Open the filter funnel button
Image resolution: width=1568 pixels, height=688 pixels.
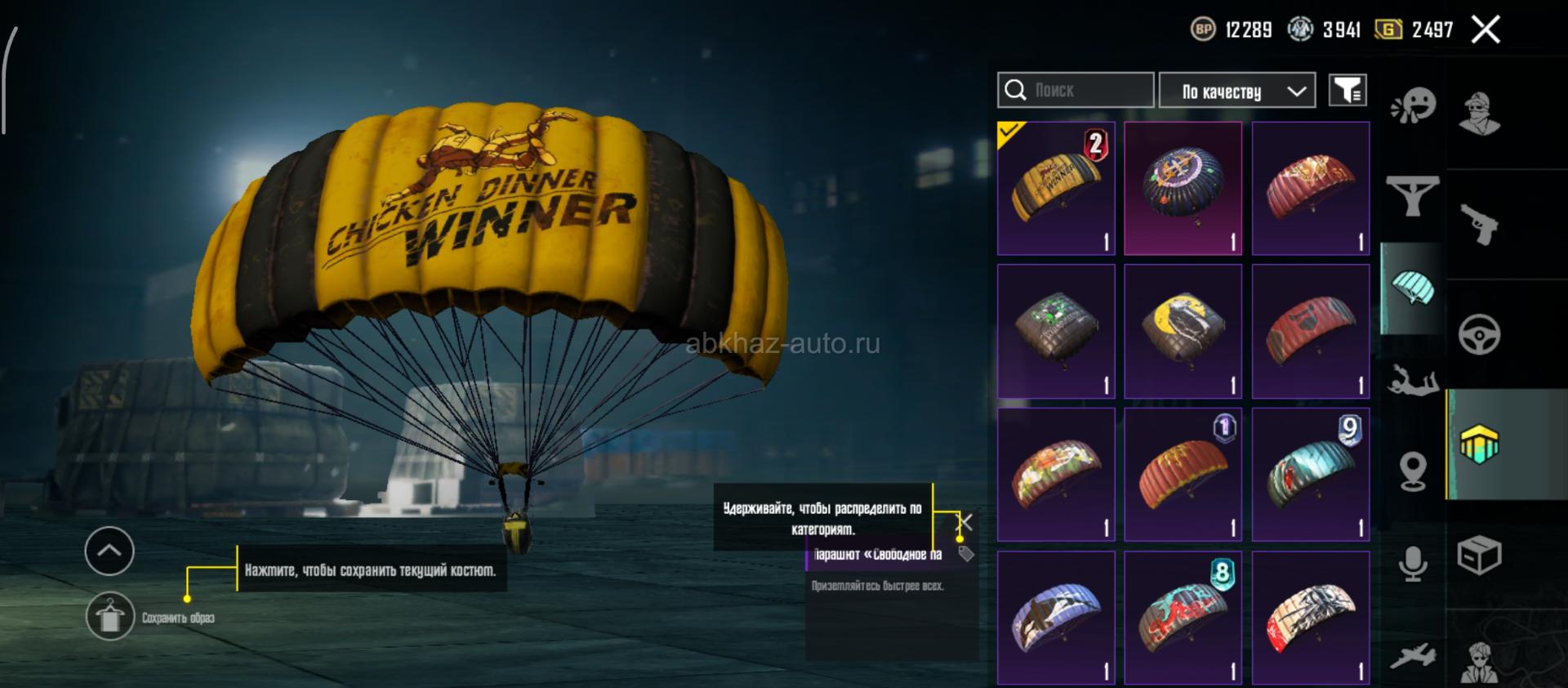(1347, 90)
